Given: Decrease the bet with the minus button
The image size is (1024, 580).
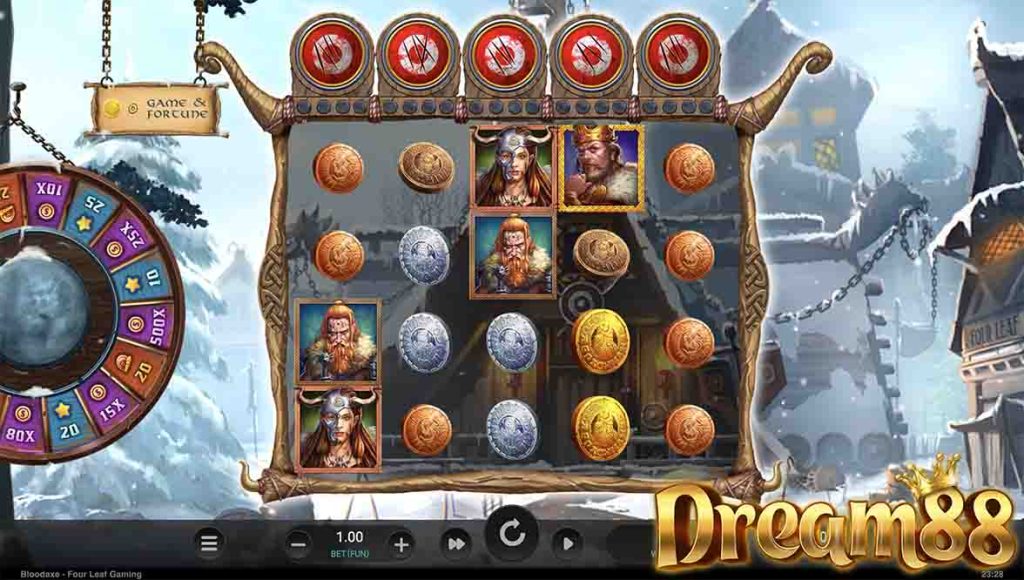Looking at the screenshot, I should (x=298, y=544).
